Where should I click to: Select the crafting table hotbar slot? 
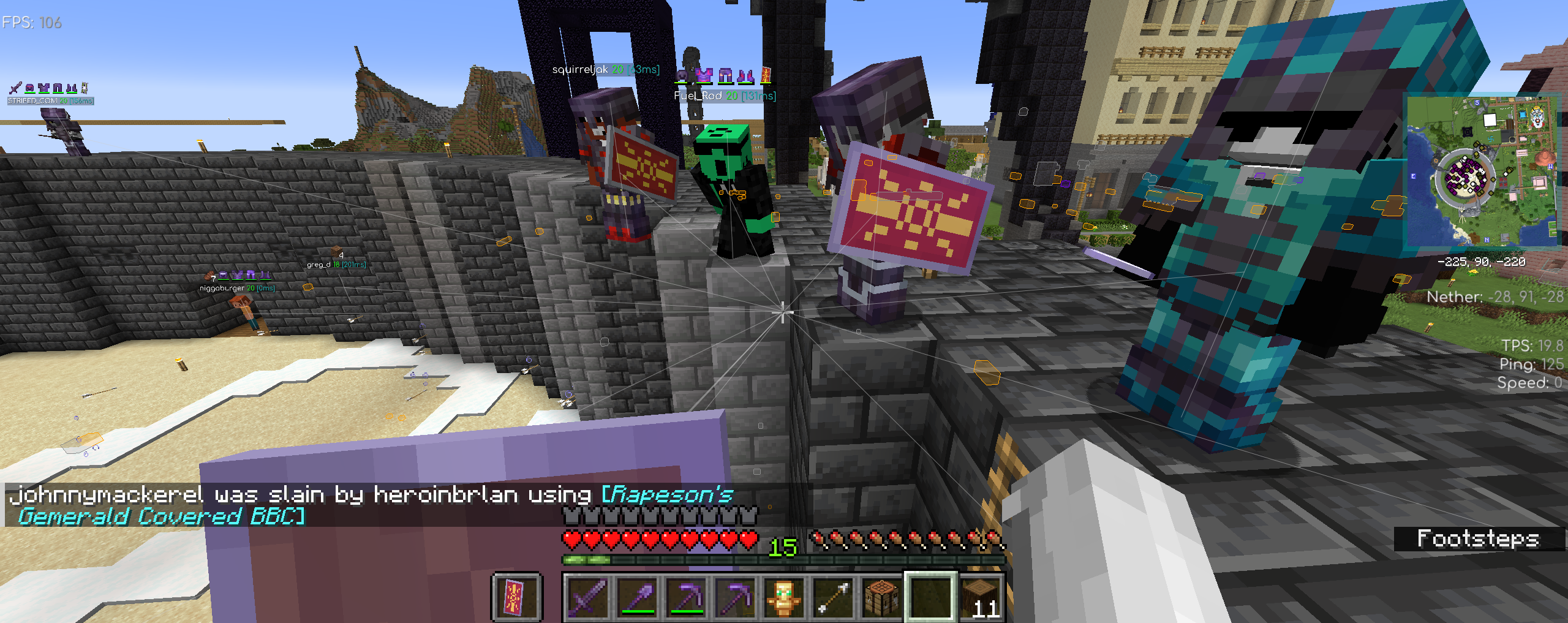pos(881,596)
